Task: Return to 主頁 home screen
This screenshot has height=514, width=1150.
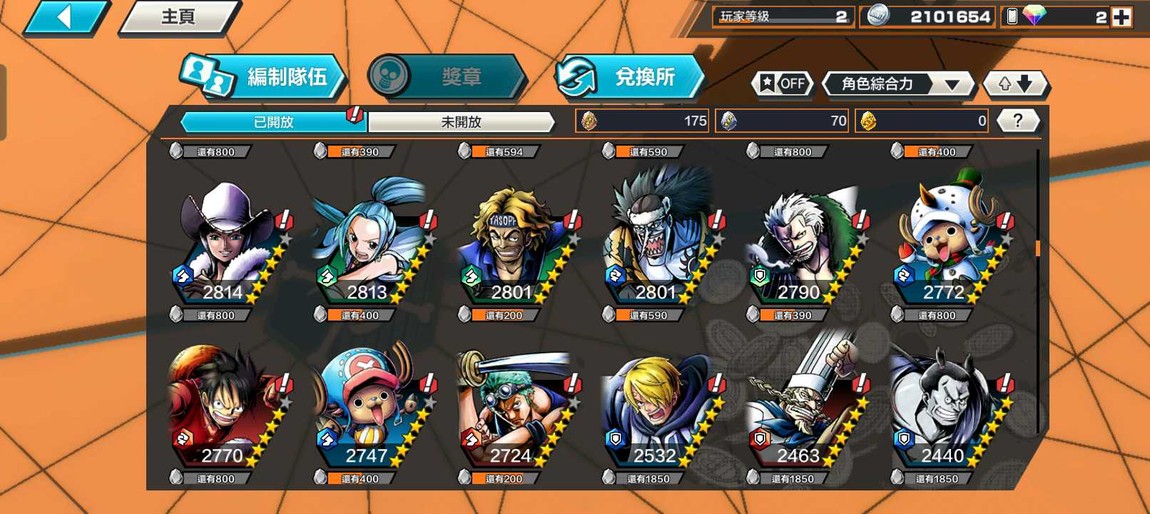Action: [x=178, y=17]
